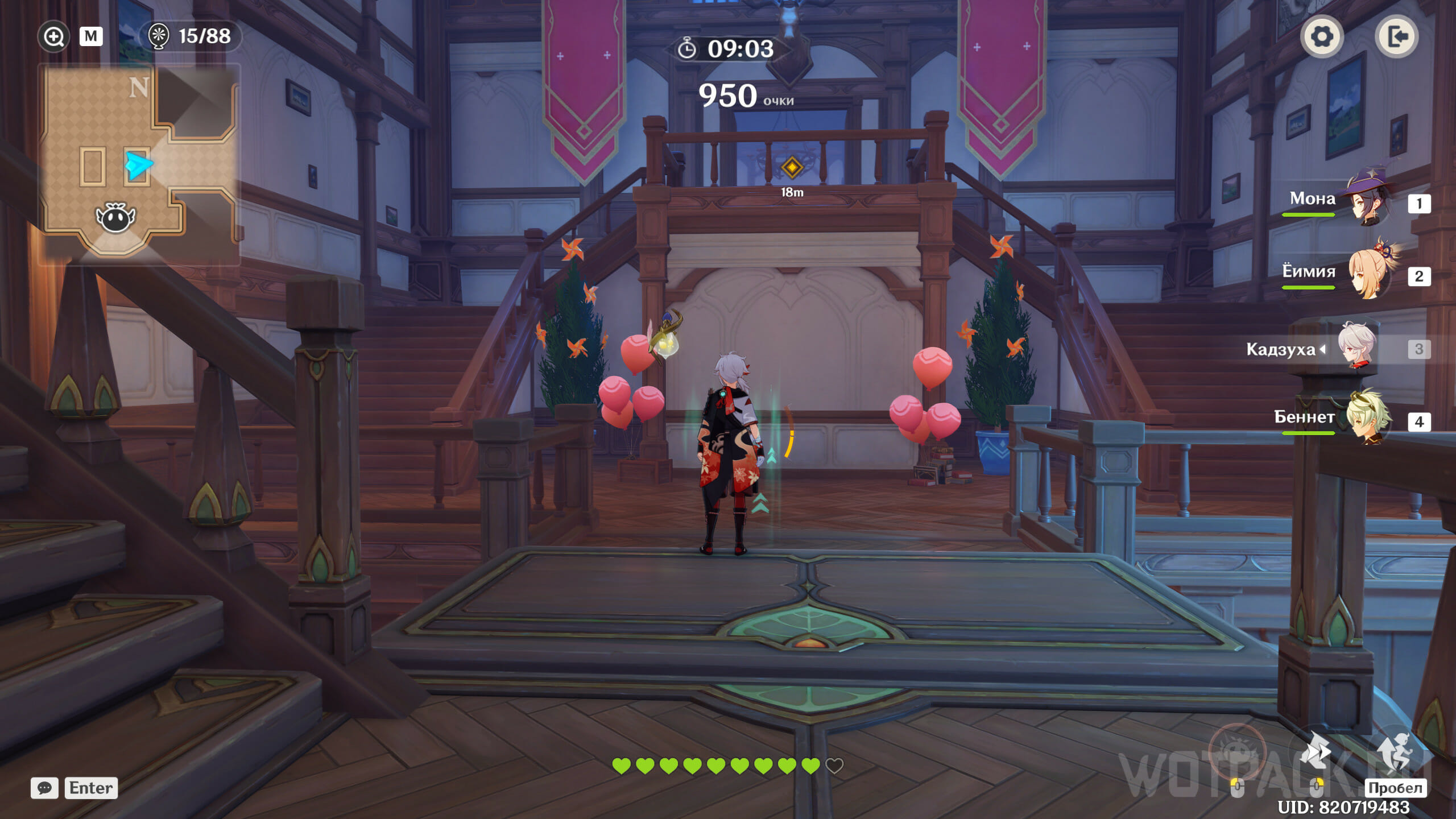Screen dimensions: 1456x819
Task: Trigger the jump action icon
Action: click(1394, 754)
